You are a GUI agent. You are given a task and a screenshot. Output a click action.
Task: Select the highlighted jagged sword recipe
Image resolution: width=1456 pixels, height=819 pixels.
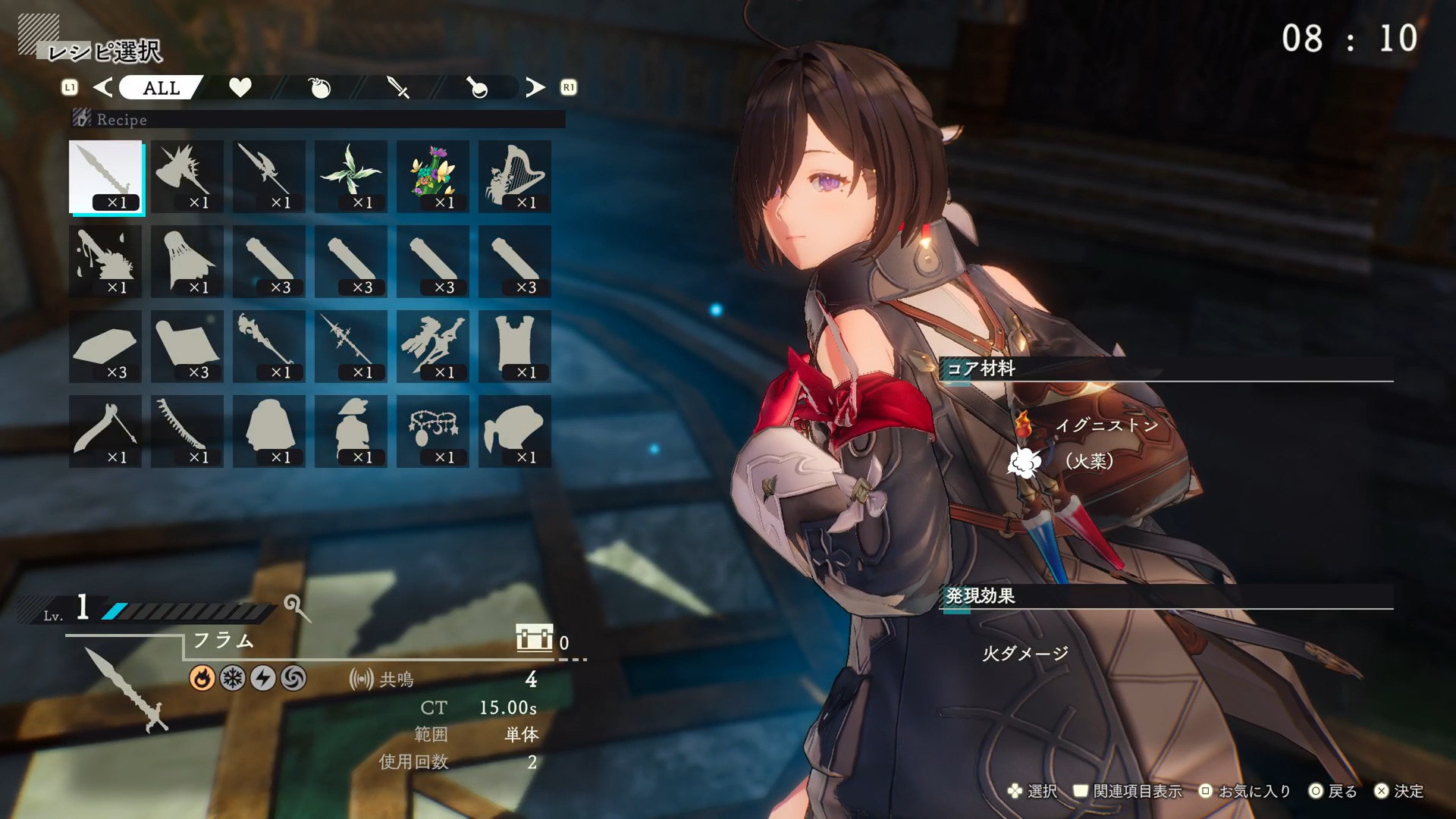point(106,176)
